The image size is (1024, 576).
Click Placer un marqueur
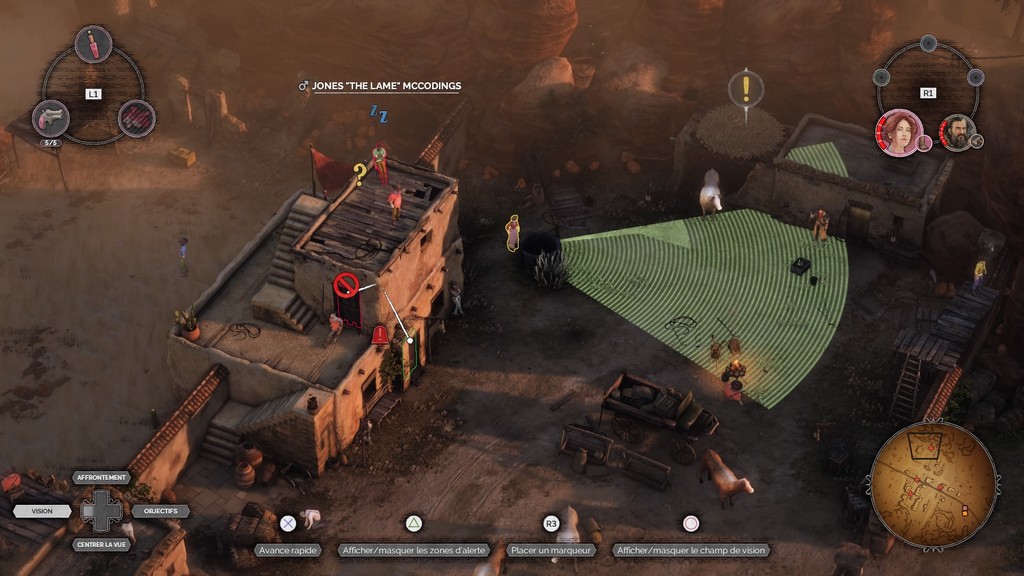[551, 550]
